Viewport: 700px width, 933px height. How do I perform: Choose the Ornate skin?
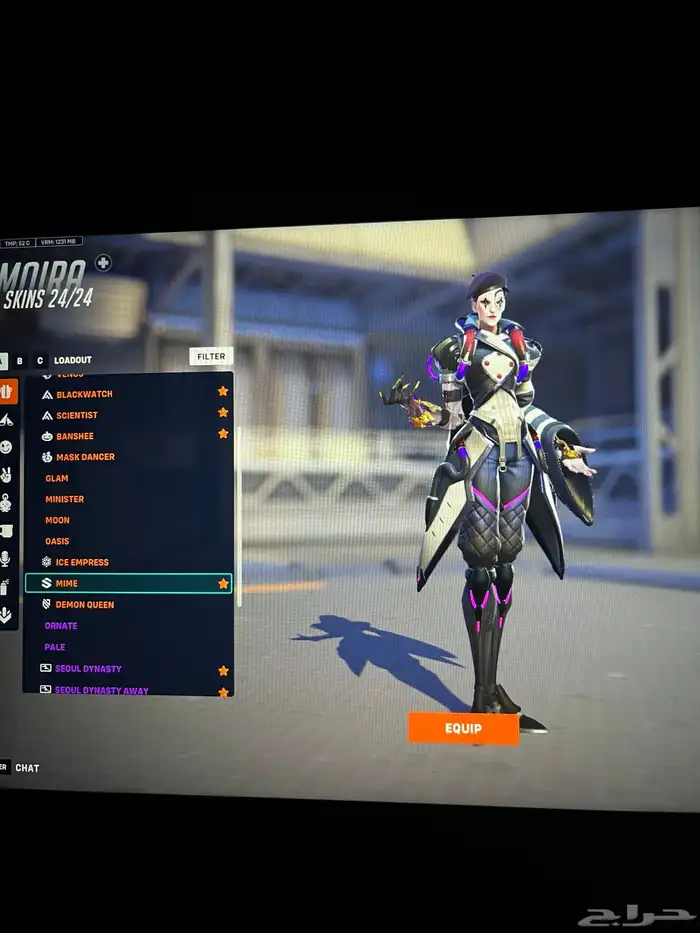(x=61, y=626)
